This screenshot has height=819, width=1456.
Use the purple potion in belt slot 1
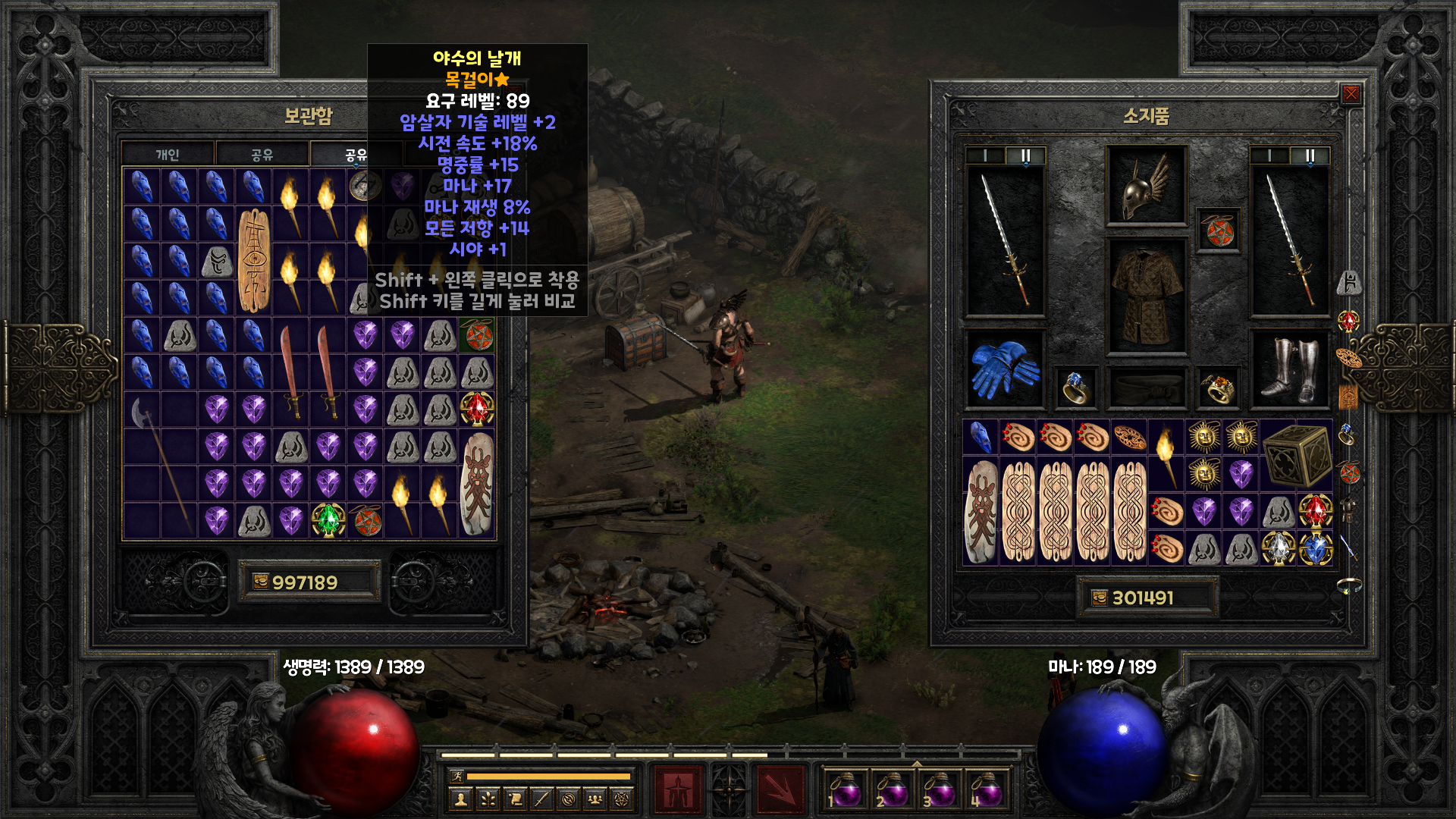tap(845, 790)
